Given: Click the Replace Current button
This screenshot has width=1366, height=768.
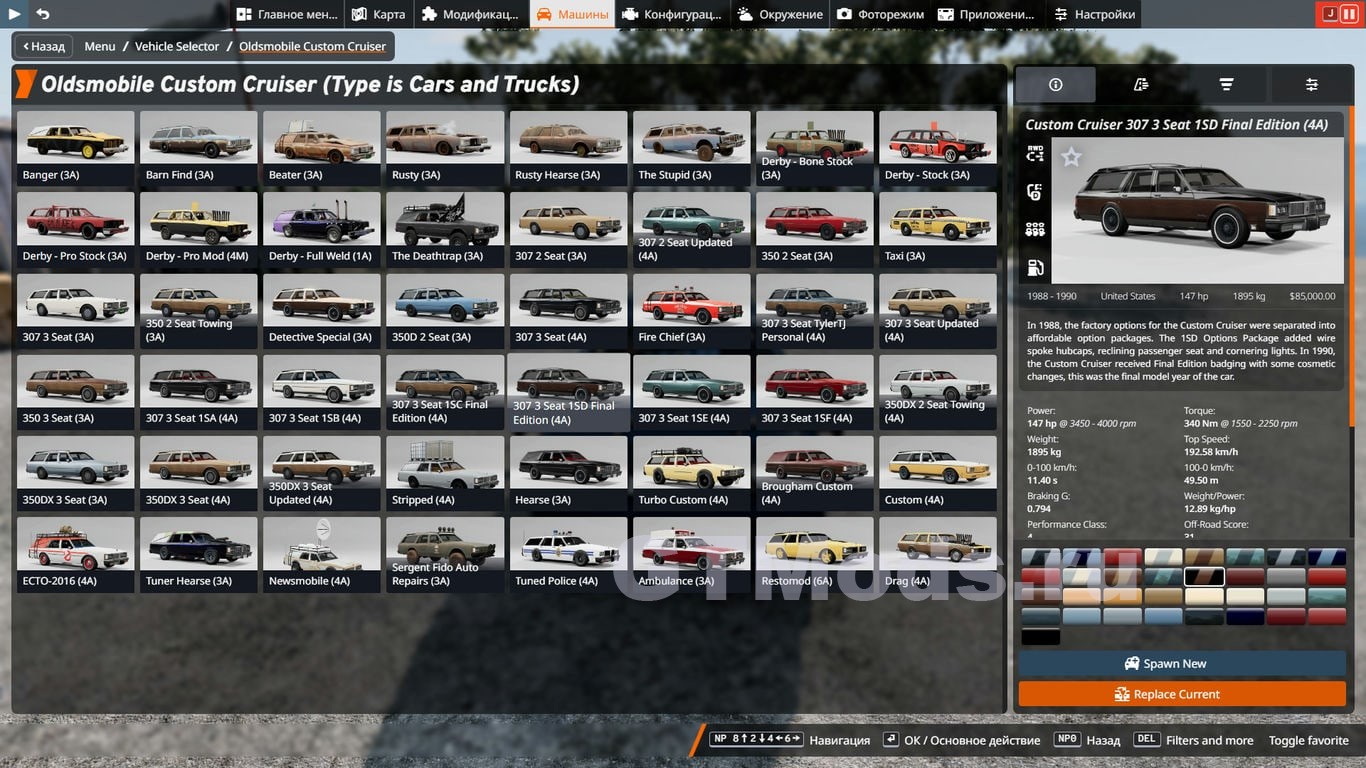Looking at the screenshot, I should (1181, 694).
